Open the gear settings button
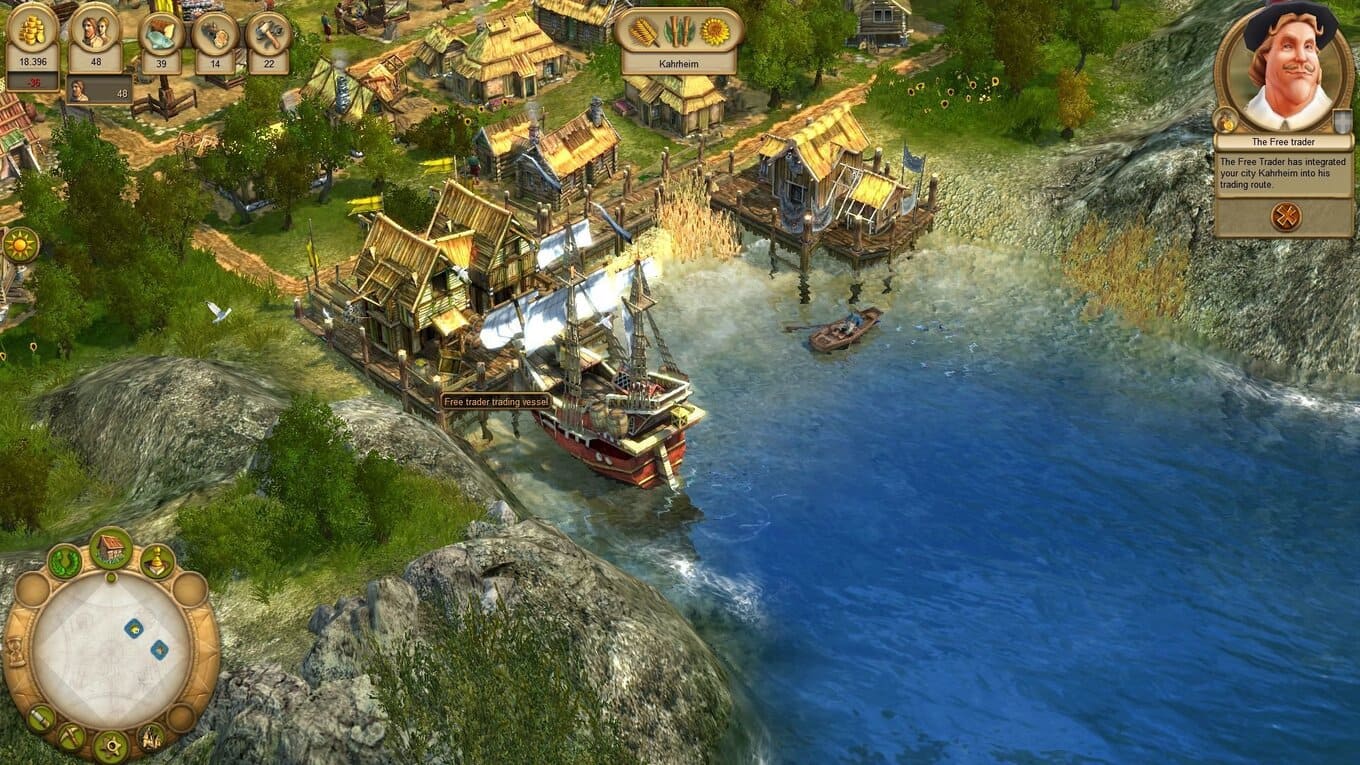Viewport: 1360px width, 765px height. click(x=110, y=745)
